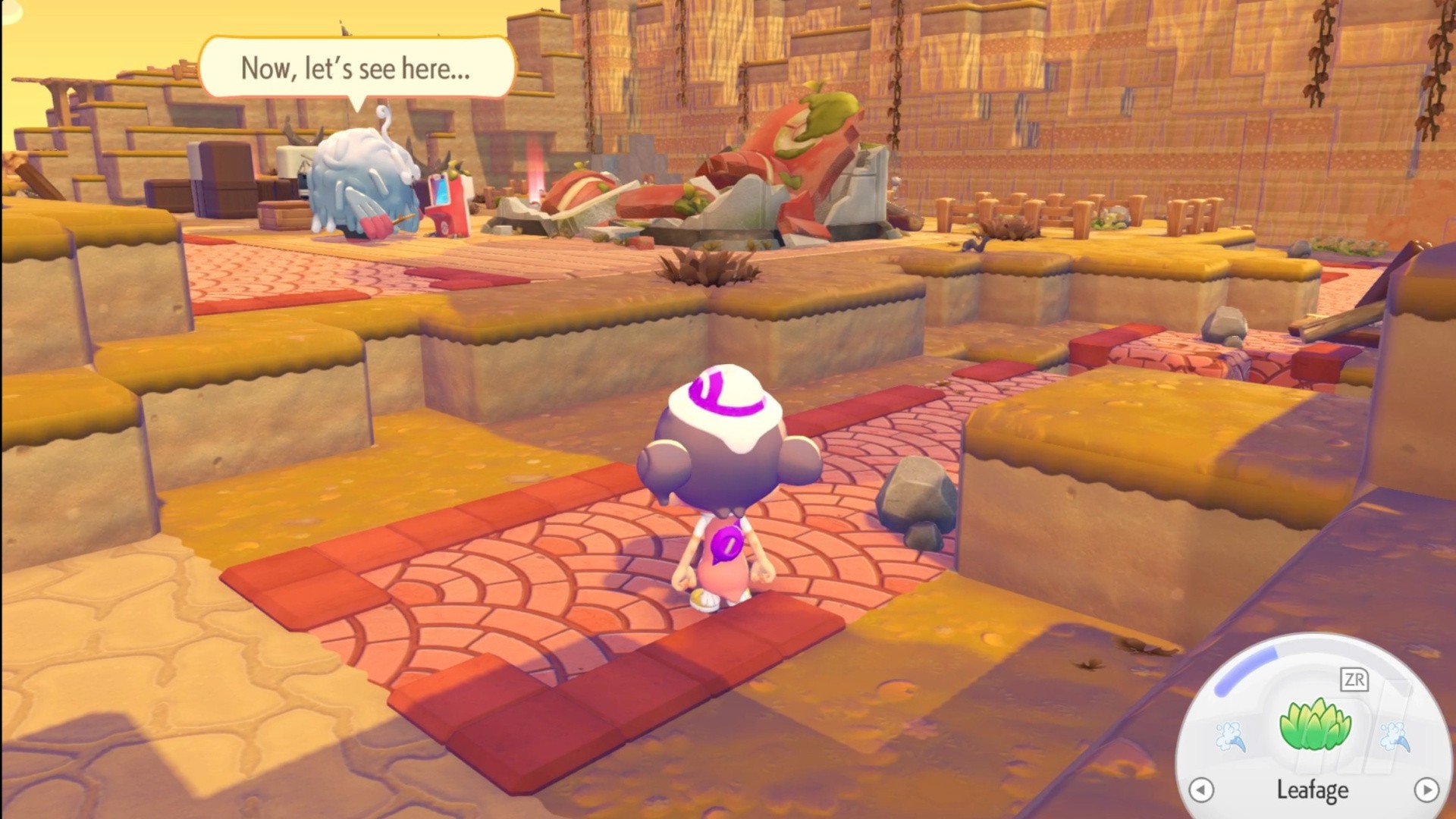Select the Leafage move icon
This screenshot has width=1456, height=819.
click(1314, 726)
